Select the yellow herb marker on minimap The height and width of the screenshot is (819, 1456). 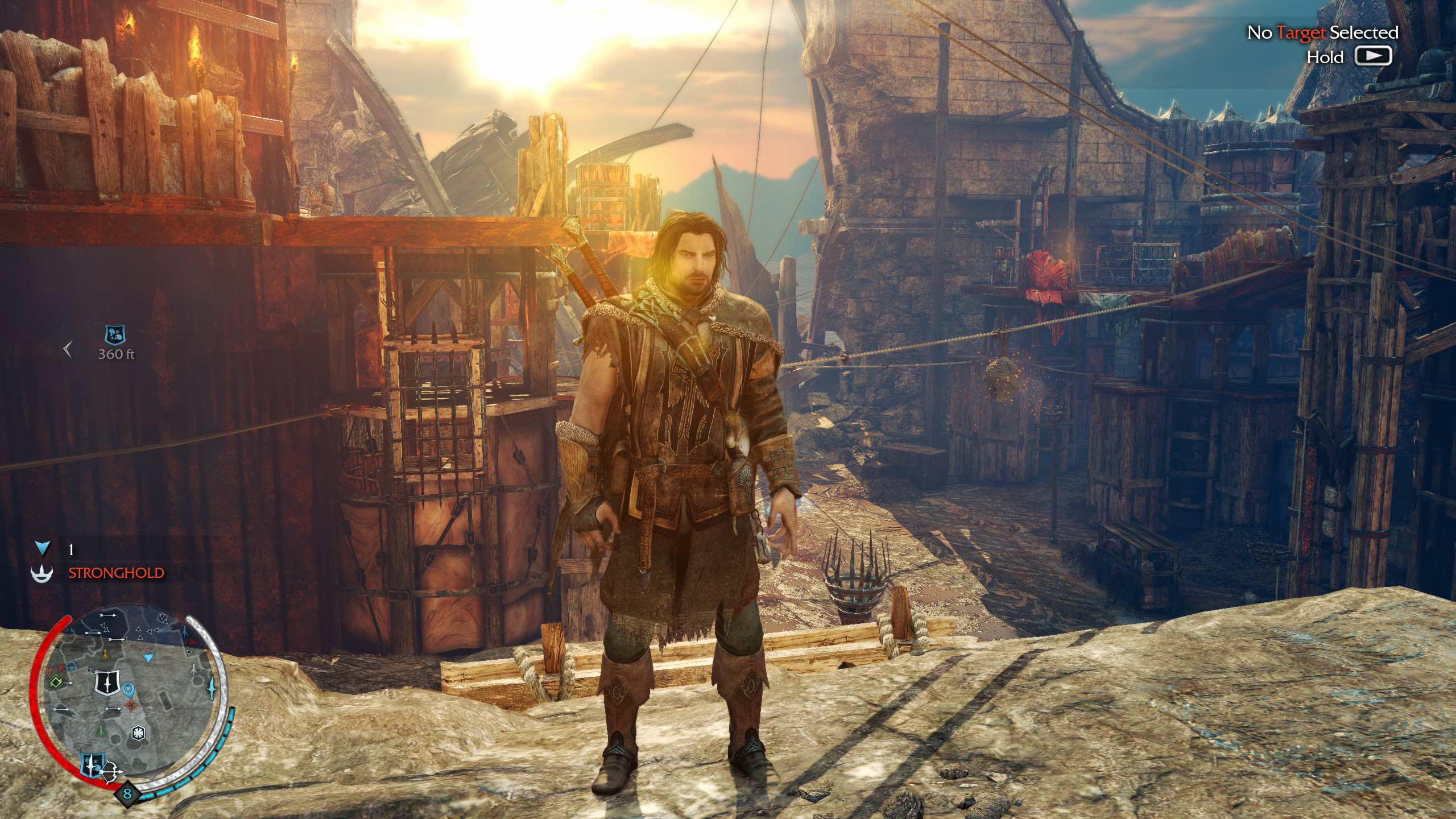coord(106,654)
